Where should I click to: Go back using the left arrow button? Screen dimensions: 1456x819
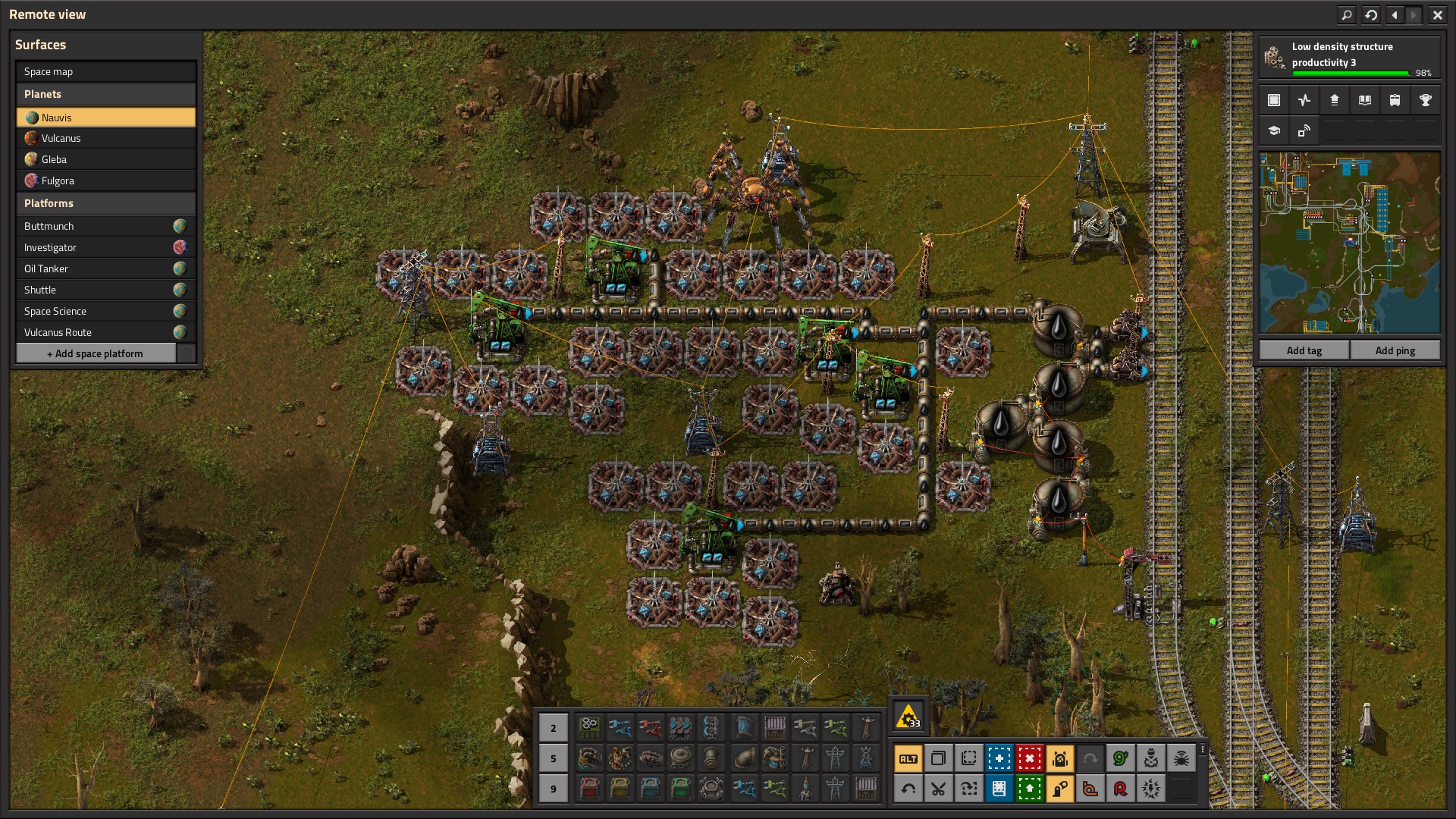(x=1395, y=14)
